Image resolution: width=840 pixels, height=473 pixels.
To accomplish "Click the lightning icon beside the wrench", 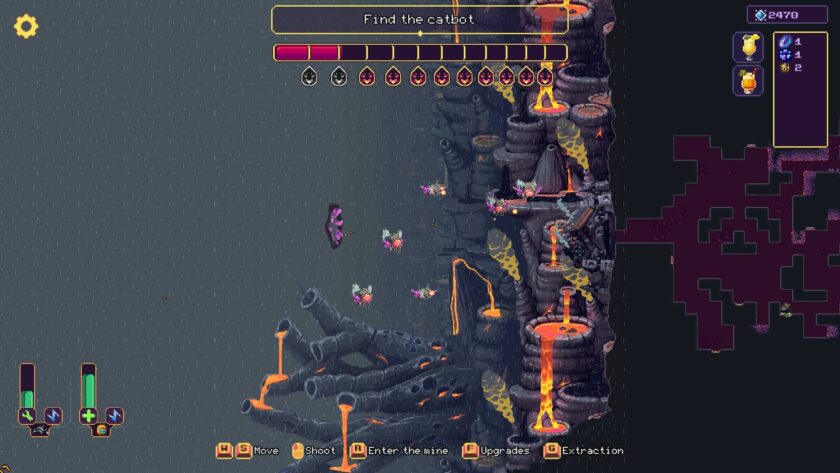I will (53, 415).
